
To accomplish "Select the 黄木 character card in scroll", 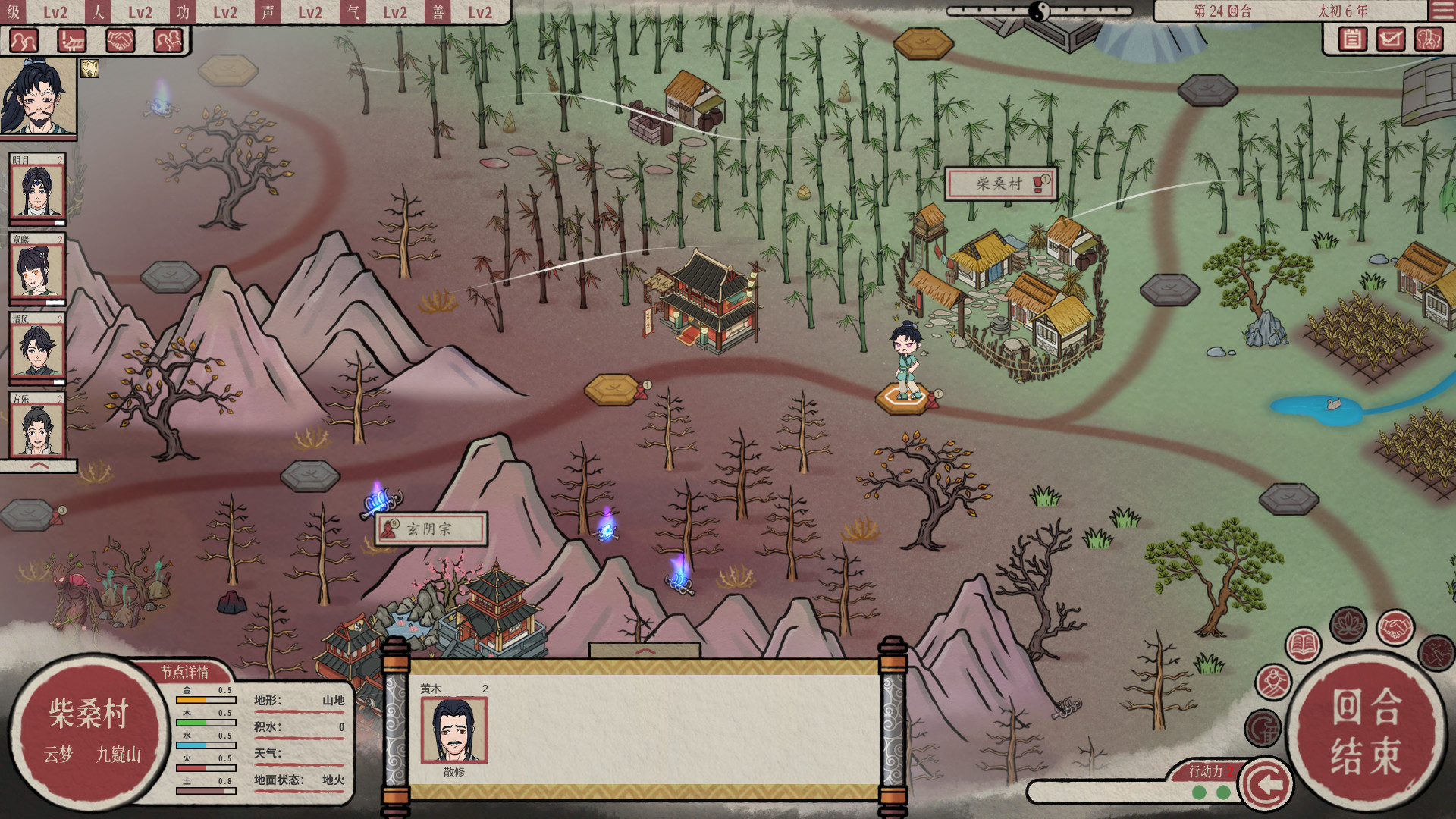I will [454, 730].
